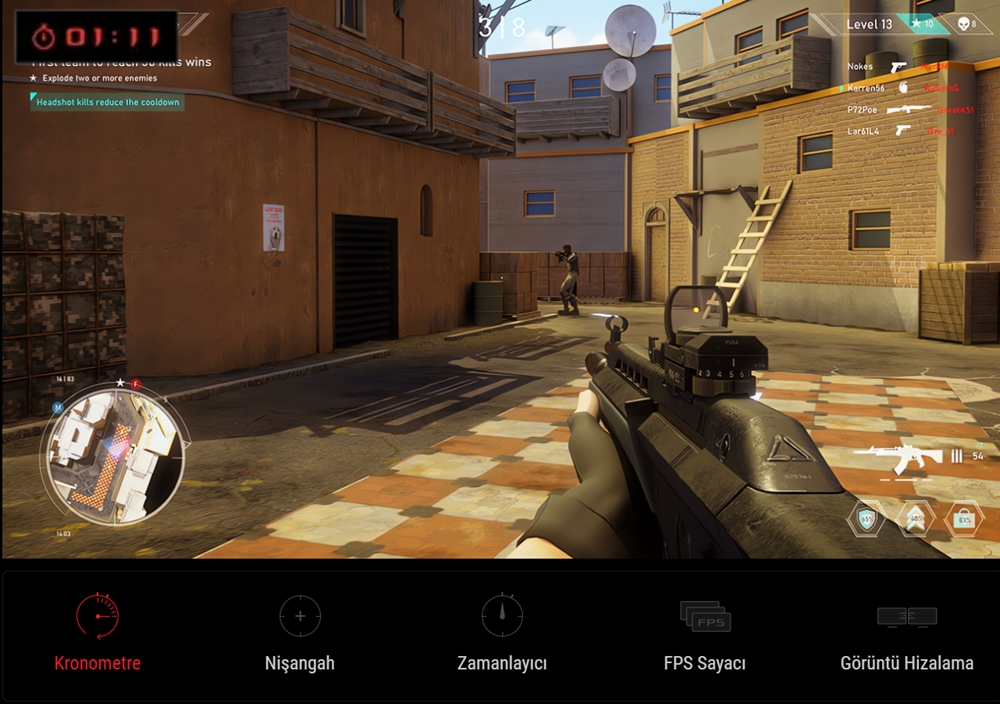1000x704 pixels.
Task: Click the headshot kills cooldown objective tip
Action: click(x=107, y=102)
